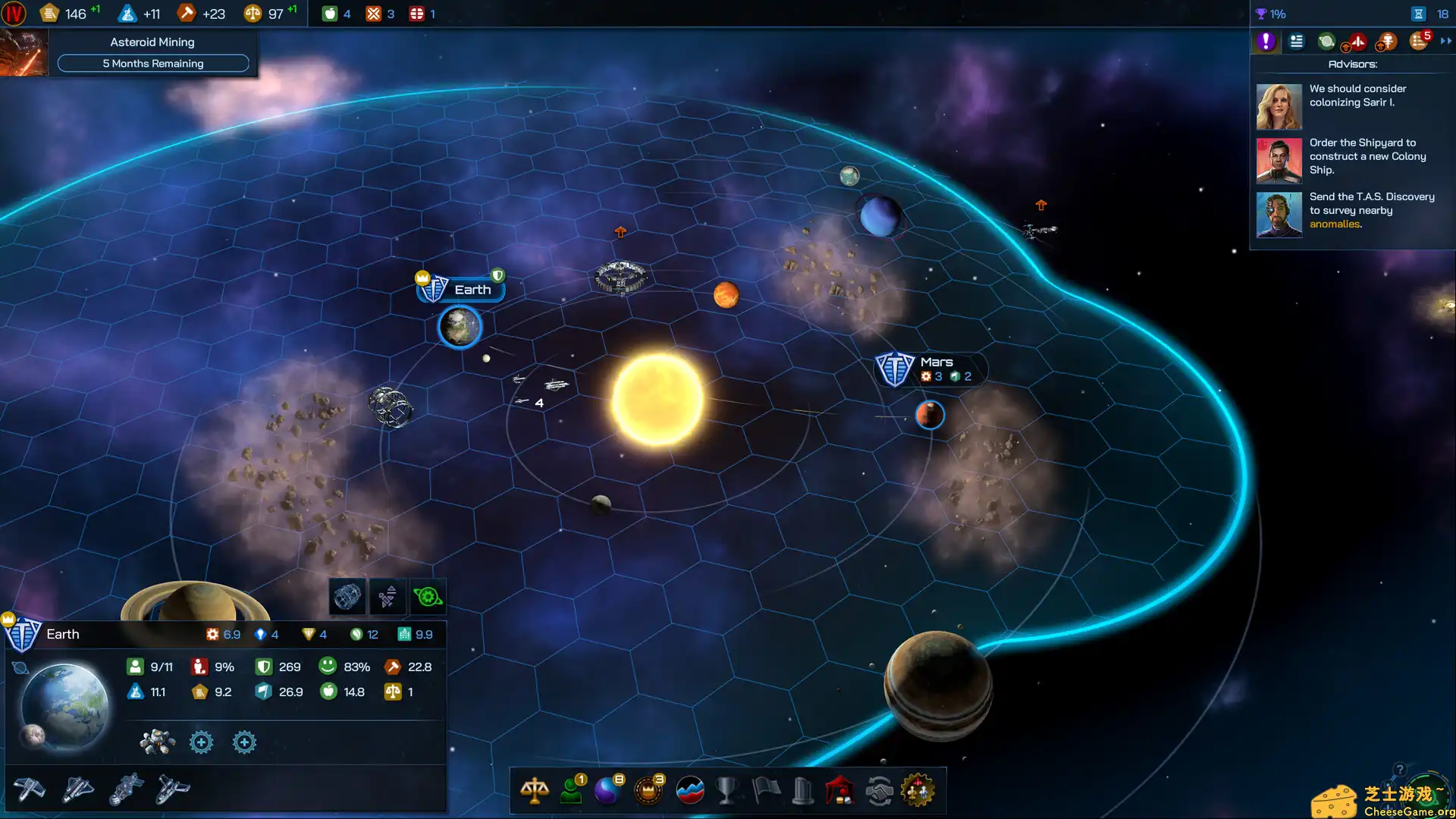
Task: Open the green colonization advisor tab
Action: tap(1326, 42)
